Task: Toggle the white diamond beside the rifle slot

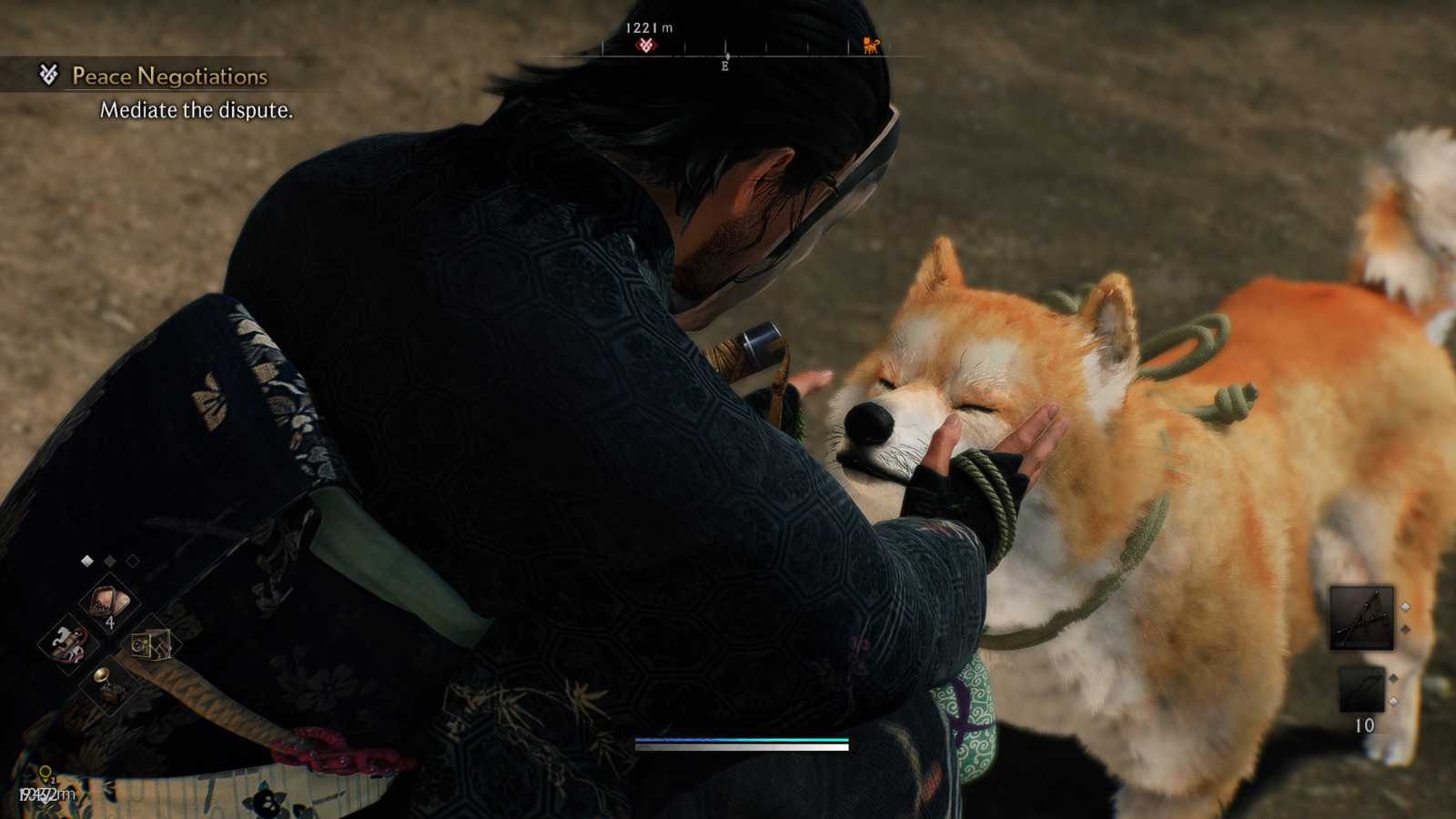Action: tap(1405, 607)
